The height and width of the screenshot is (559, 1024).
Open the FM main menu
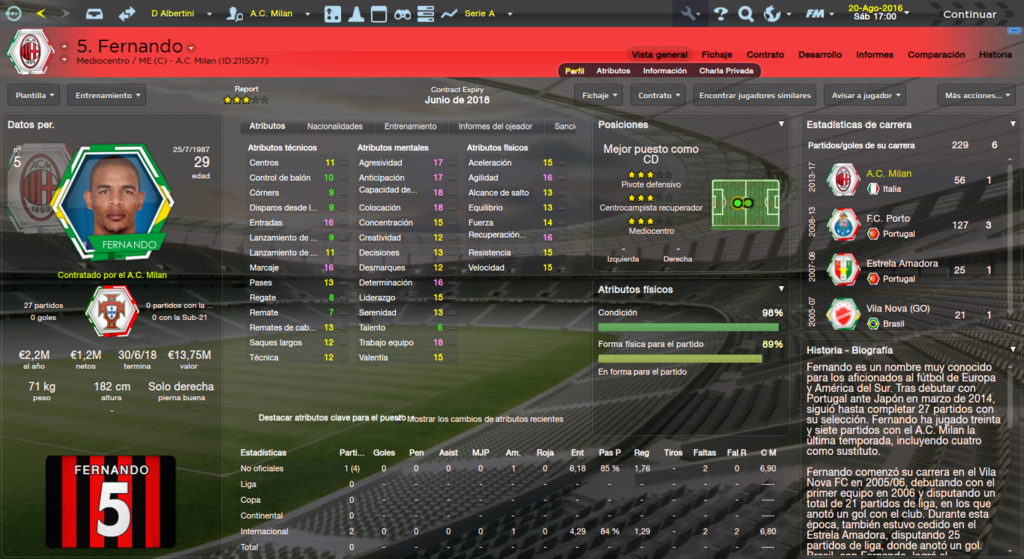[819, 14]
